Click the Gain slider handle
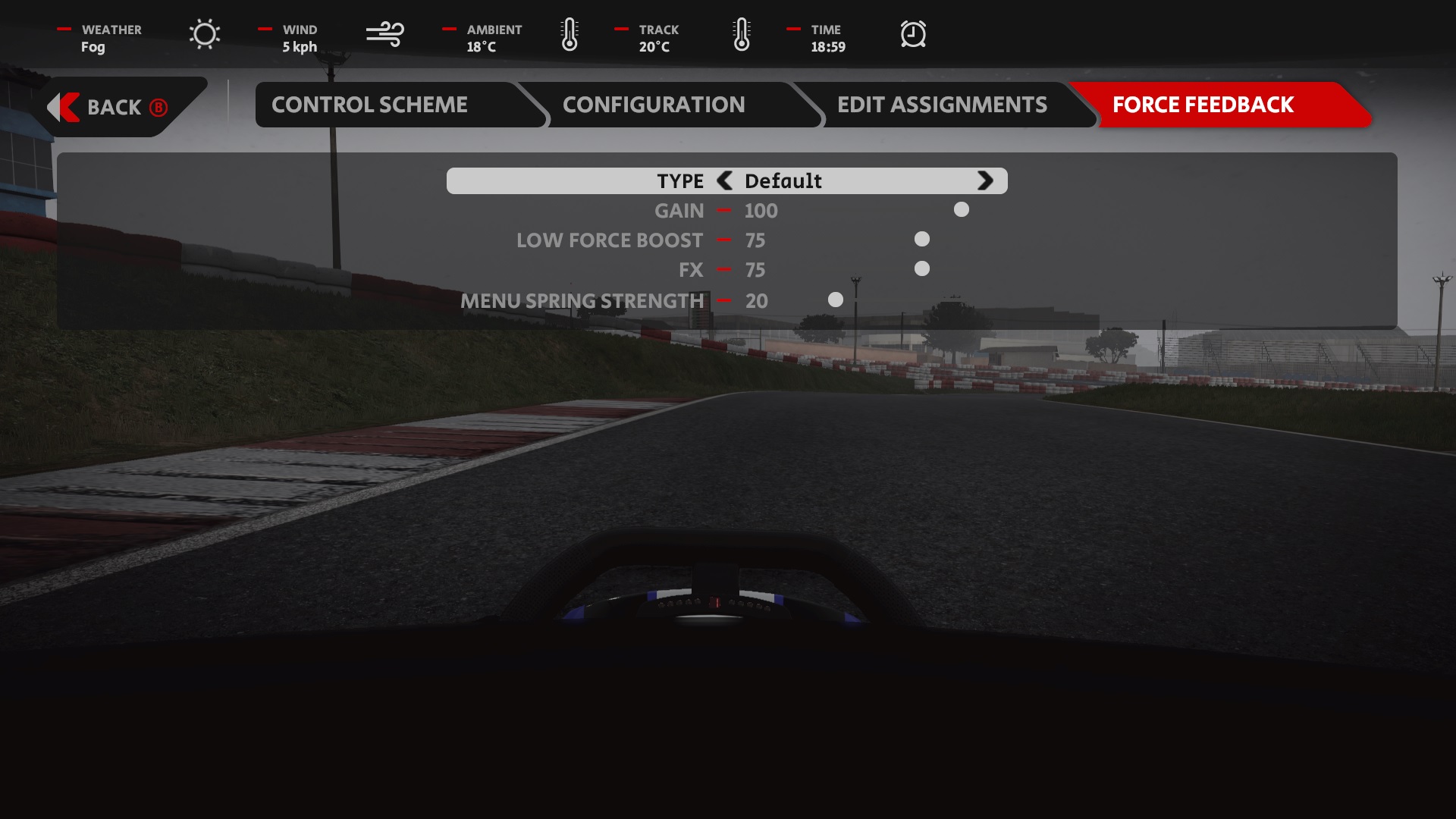This screenshot has height=819, width=1456. [961, 209]
